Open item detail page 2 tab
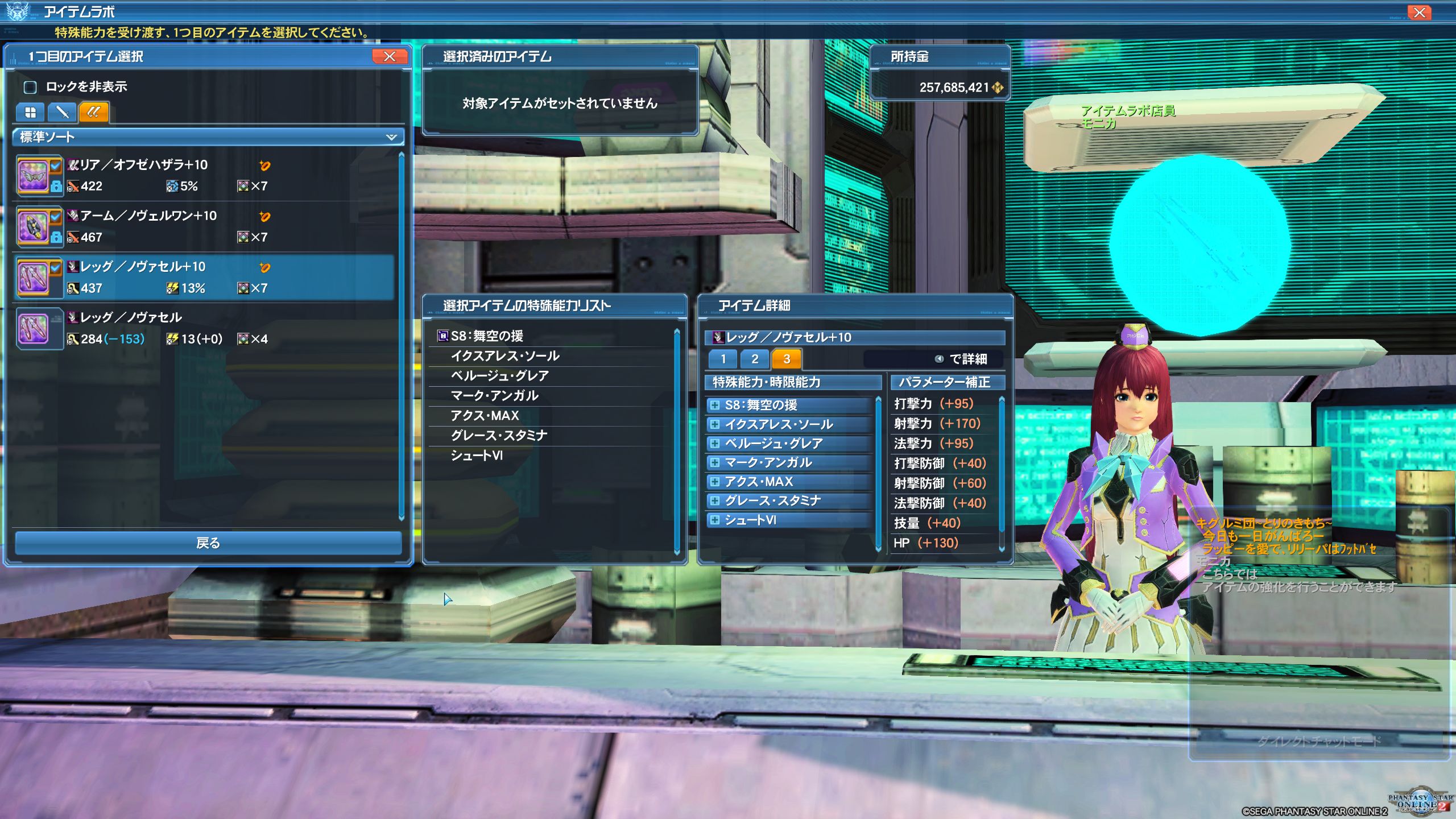This screenshot has height=819, width=1456. tap(755, 359)
